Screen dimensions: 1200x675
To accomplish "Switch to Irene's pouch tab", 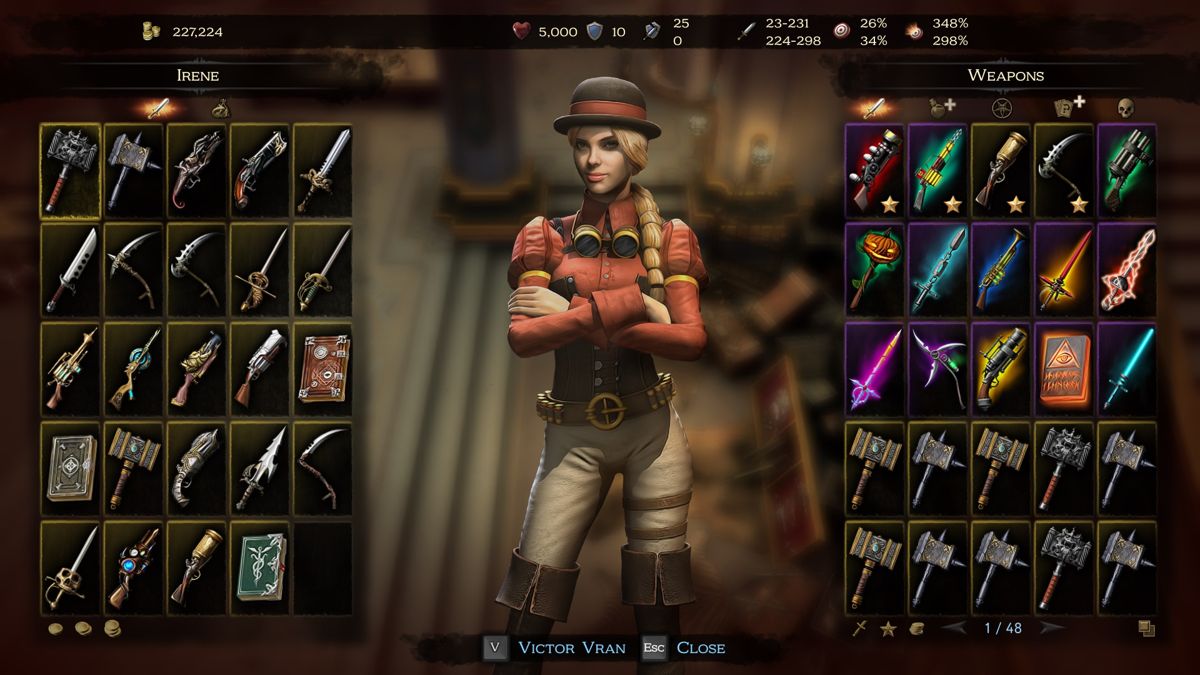I will (x=220, y=107).
